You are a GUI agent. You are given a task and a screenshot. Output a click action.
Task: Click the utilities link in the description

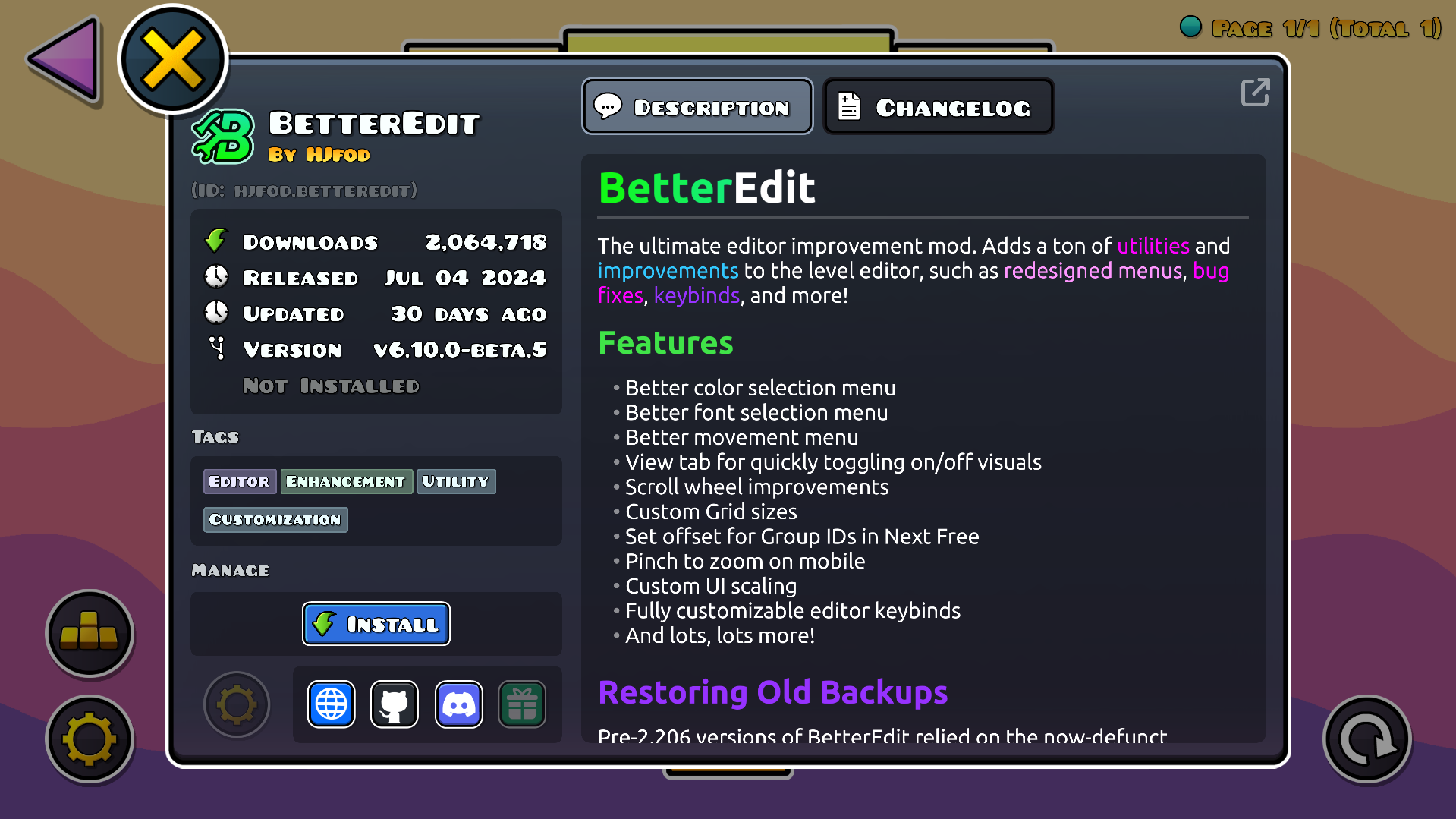coord(1153,246)
